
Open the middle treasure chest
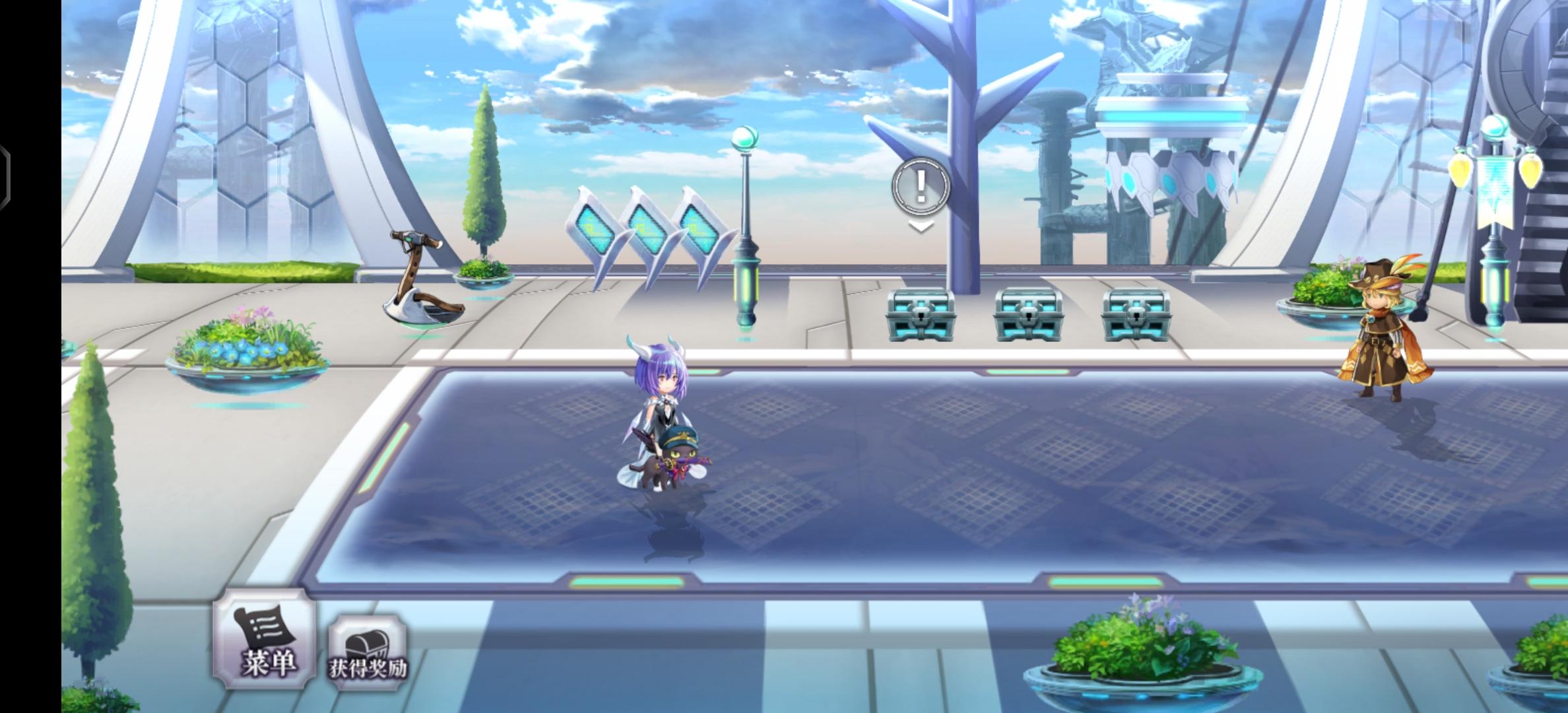click(1029, 314)
